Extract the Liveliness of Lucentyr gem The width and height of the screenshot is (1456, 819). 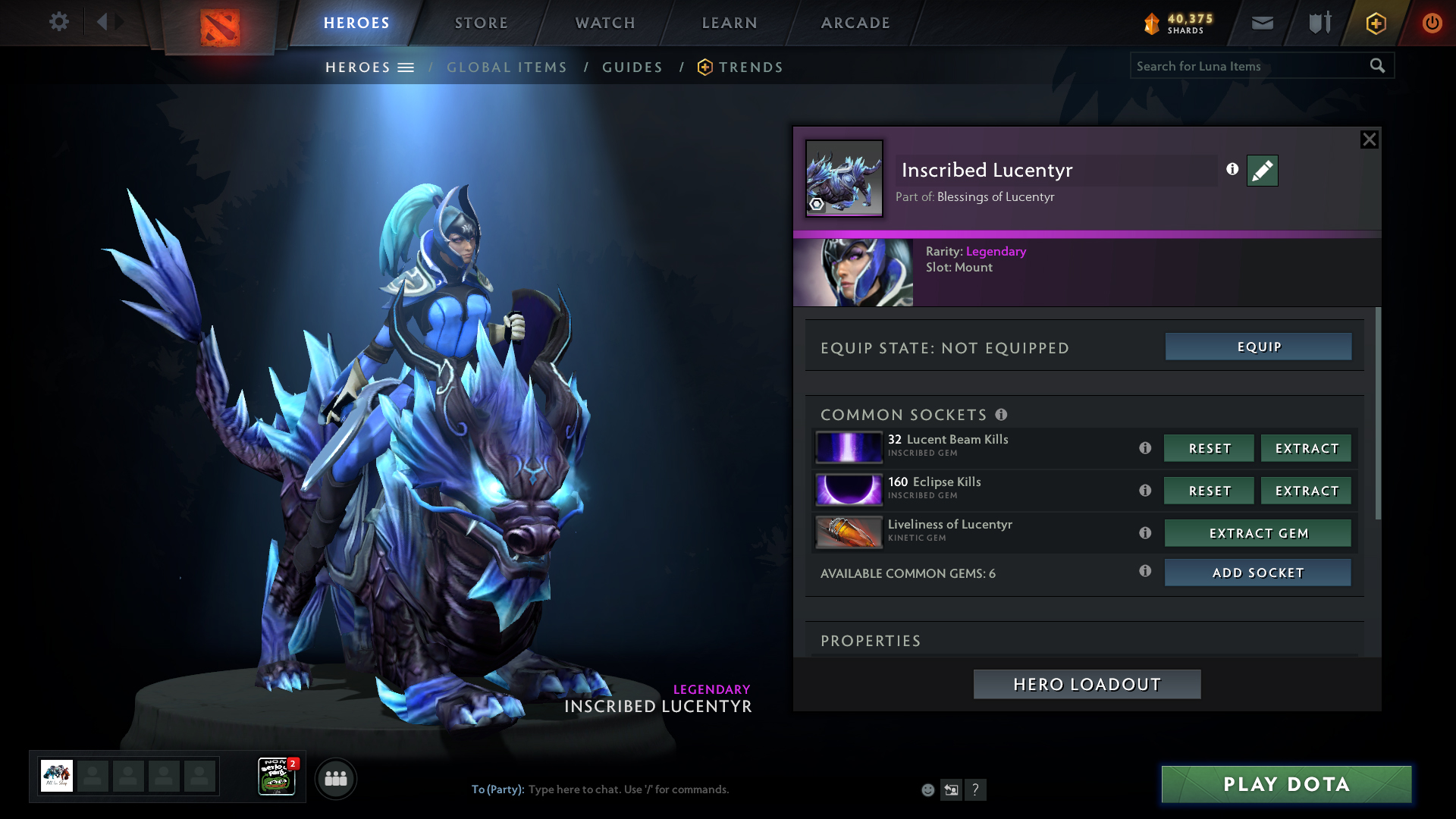1258,533
